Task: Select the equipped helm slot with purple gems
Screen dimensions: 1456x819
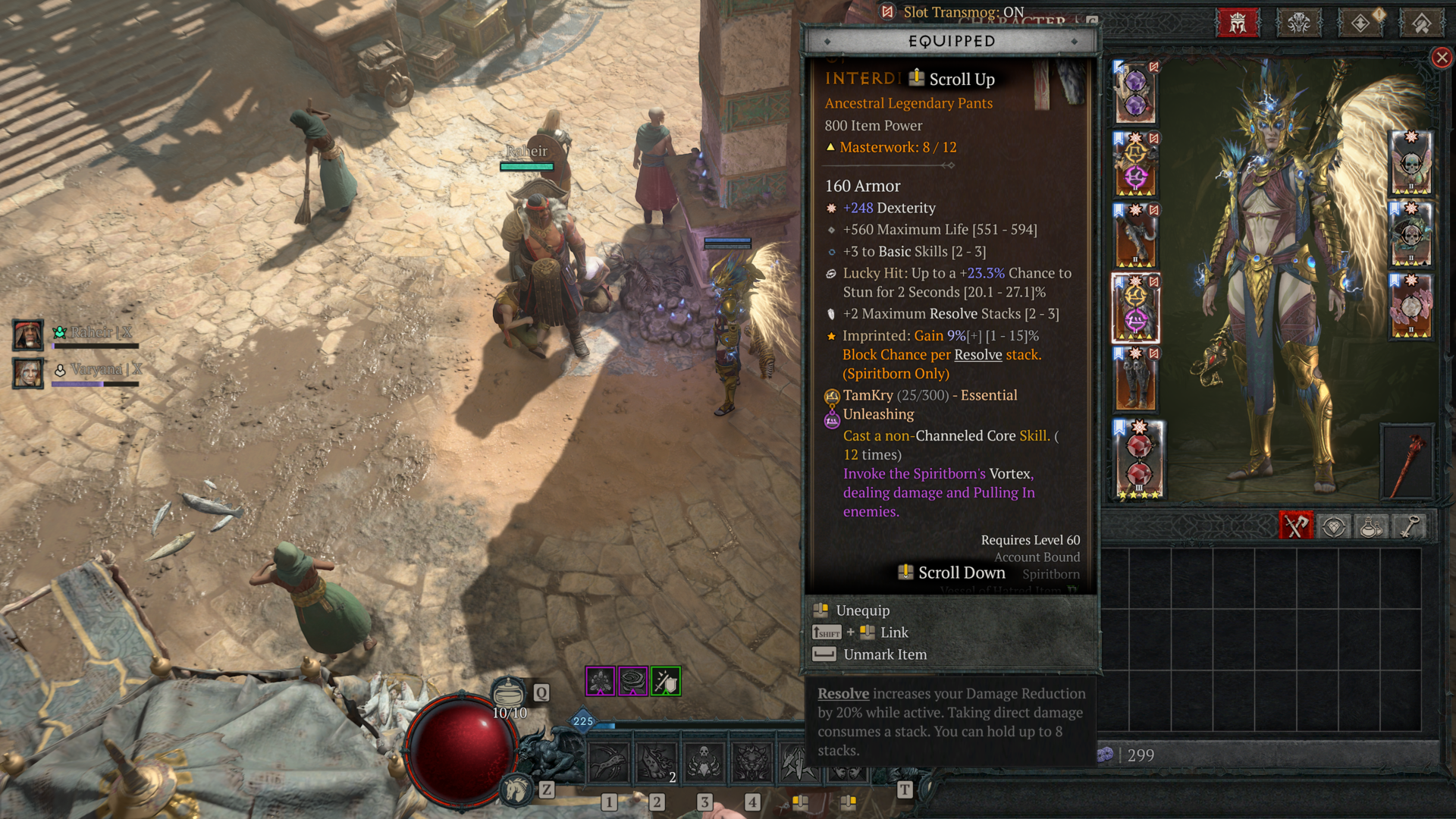Action: tap(1135, 93)
